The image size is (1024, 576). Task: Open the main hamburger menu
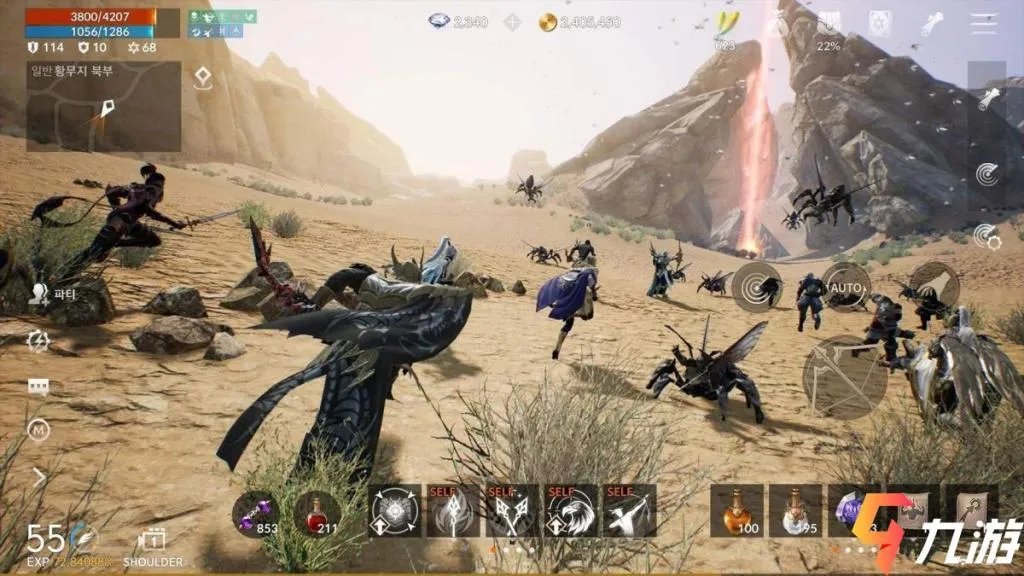[984, 24]
